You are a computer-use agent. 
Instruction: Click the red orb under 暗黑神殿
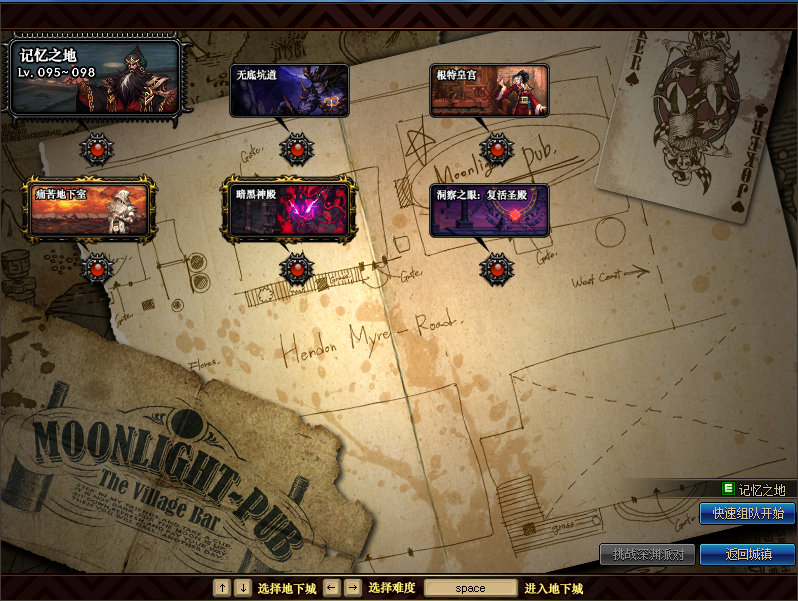(297, 268)
